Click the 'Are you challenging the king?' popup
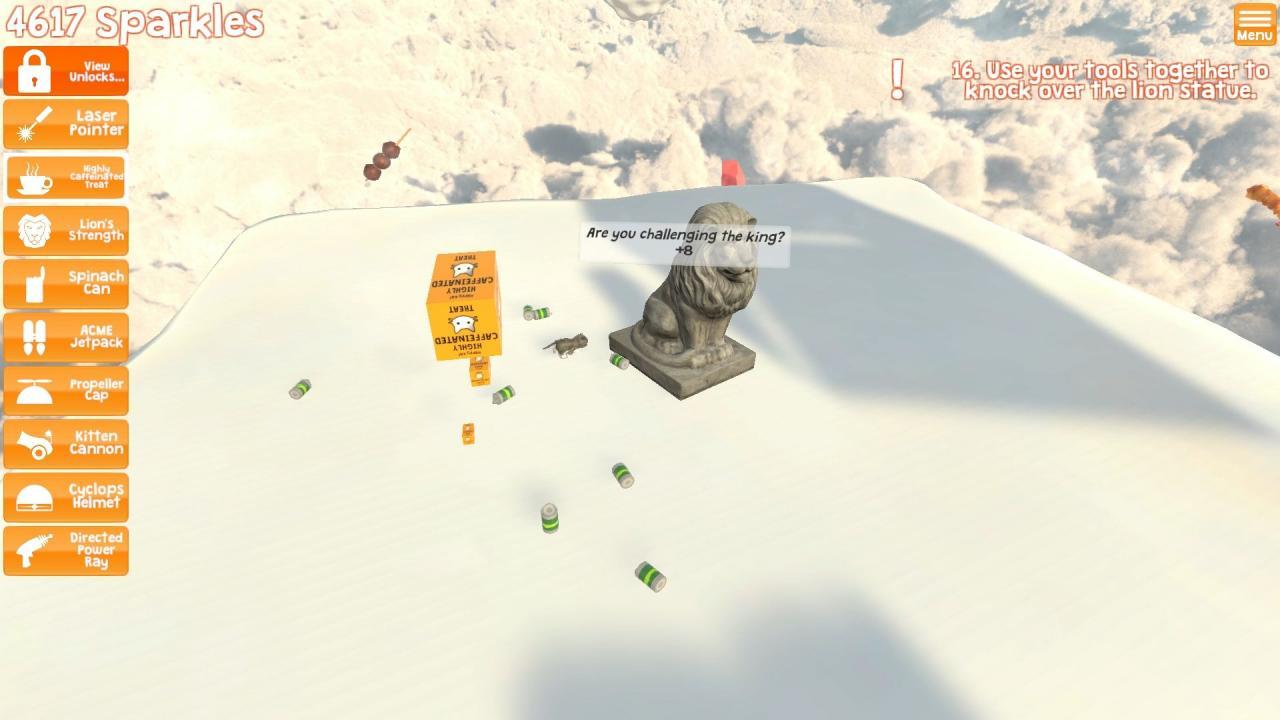Image resolution: width=1280 pixels, height=720 pixels. [683, 240]
